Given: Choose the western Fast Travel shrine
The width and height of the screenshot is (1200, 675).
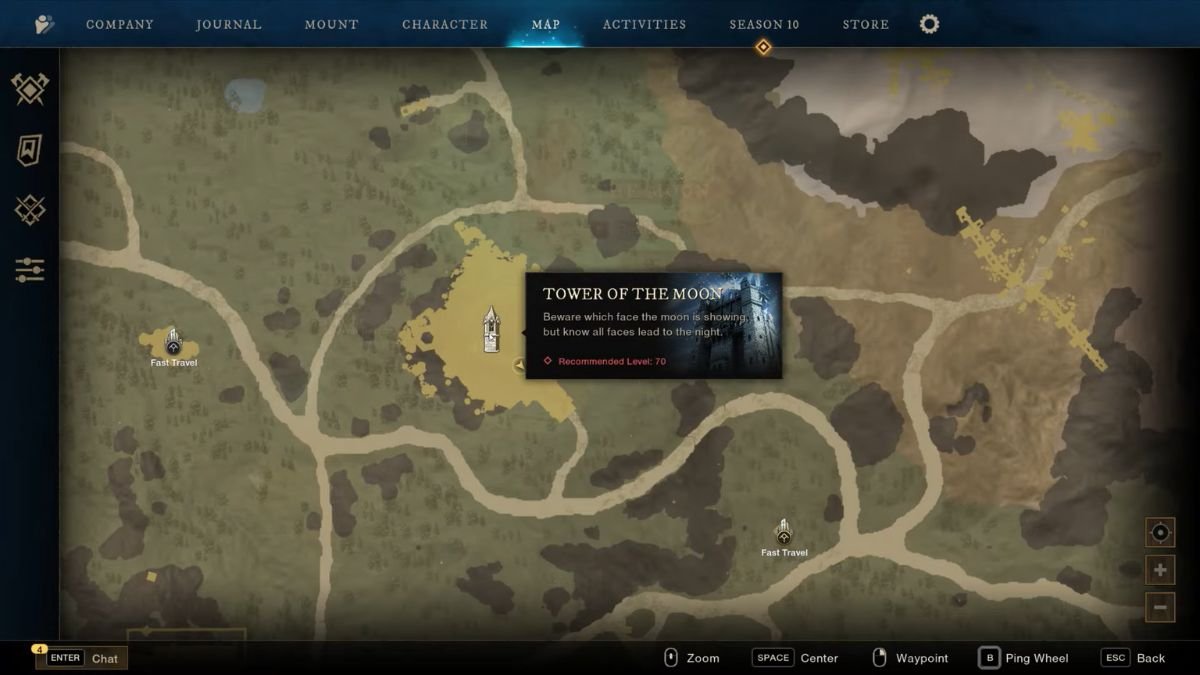Looking at the screenshot, I should (173, 341).
